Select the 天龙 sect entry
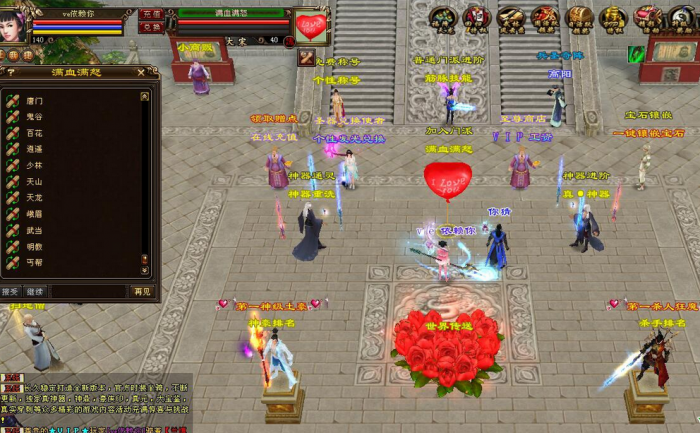The height and width of the screenshot is (433, 700). tap(35, 198)
